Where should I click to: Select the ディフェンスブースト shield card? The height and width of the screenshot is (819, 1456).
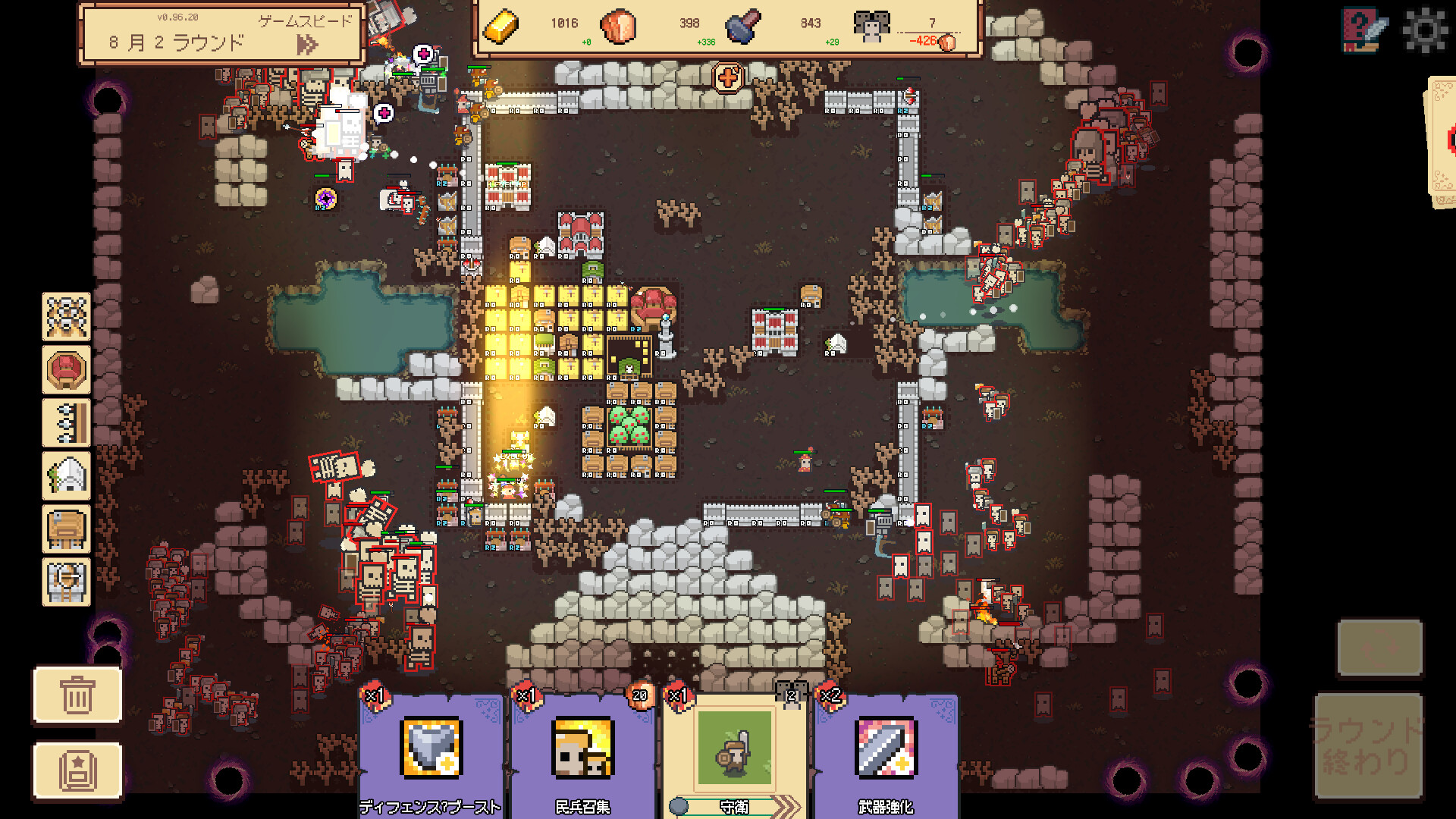[x=431, y=752]
